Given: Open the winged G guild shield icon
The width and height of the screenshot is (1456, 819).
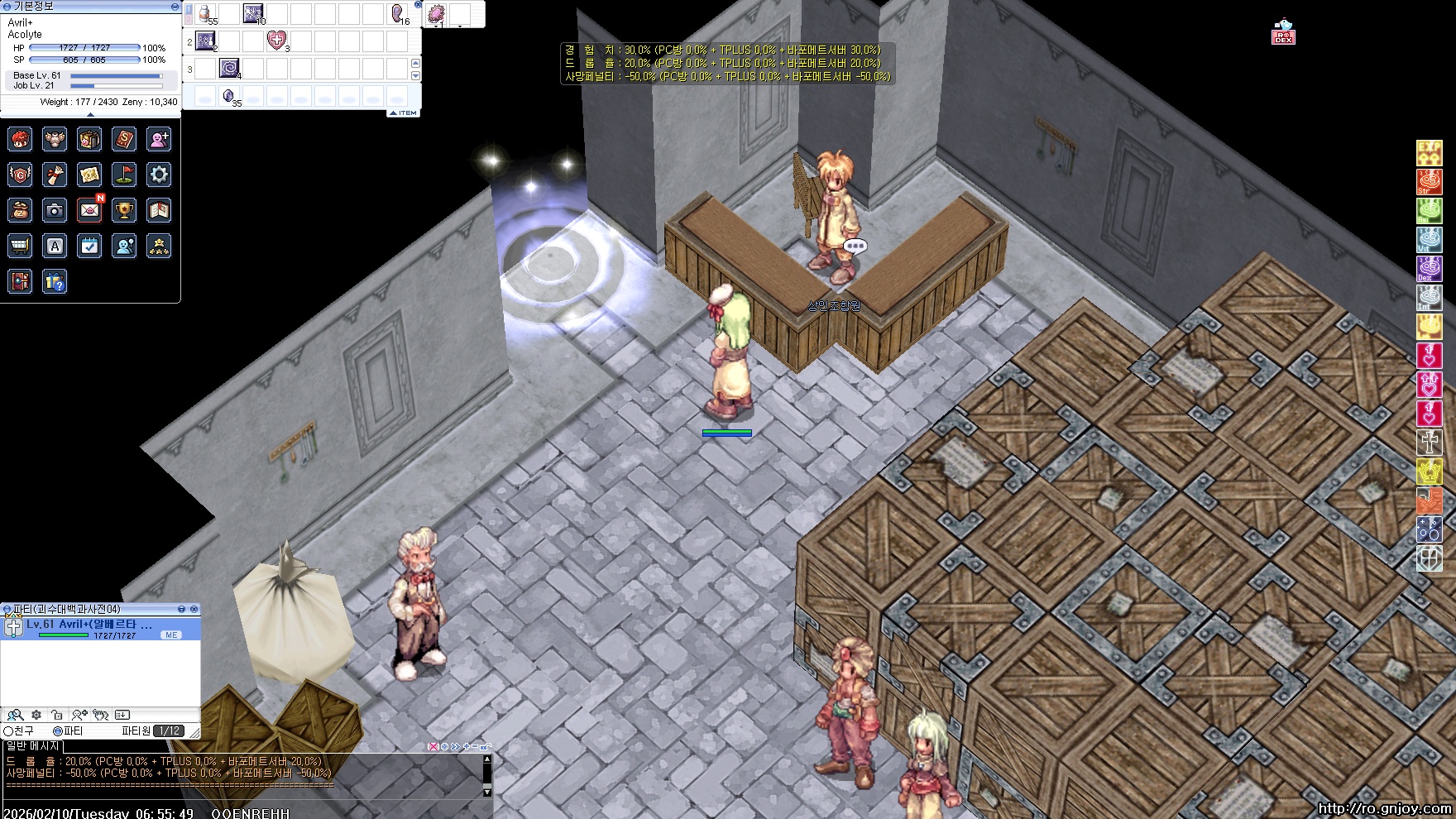Looking at the screenshot, I should point(20,175).
